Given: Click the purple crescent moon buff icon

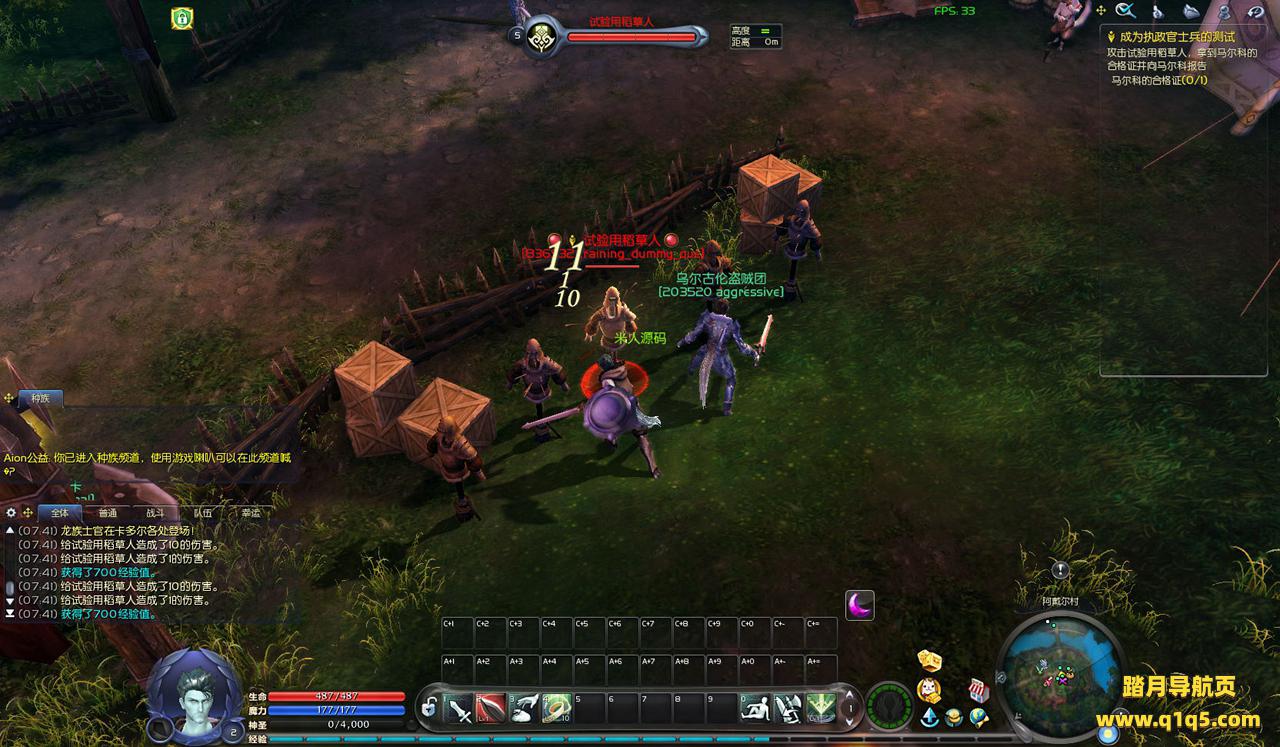Looking at the screenshot, I should [859, 605].
